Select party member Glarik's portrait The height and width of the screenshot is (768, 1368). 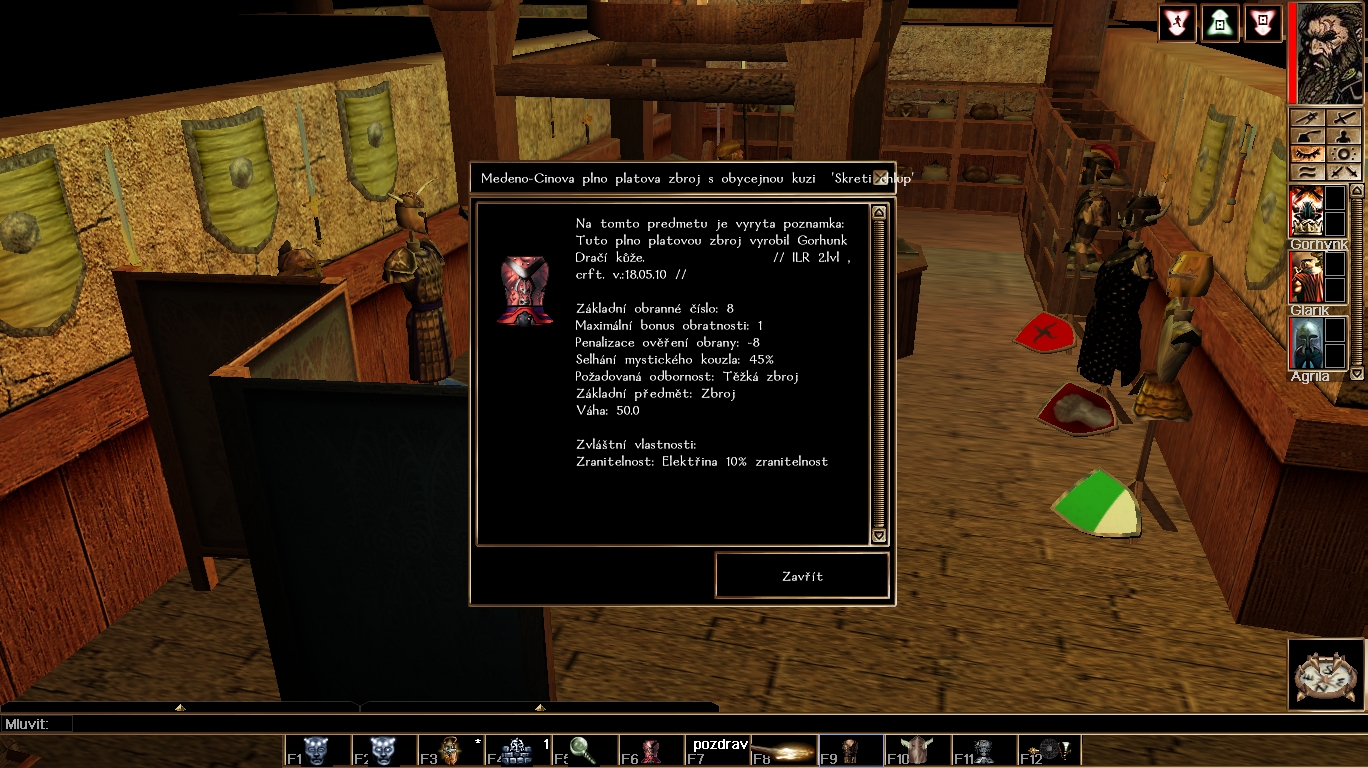tap(1306, 277)
